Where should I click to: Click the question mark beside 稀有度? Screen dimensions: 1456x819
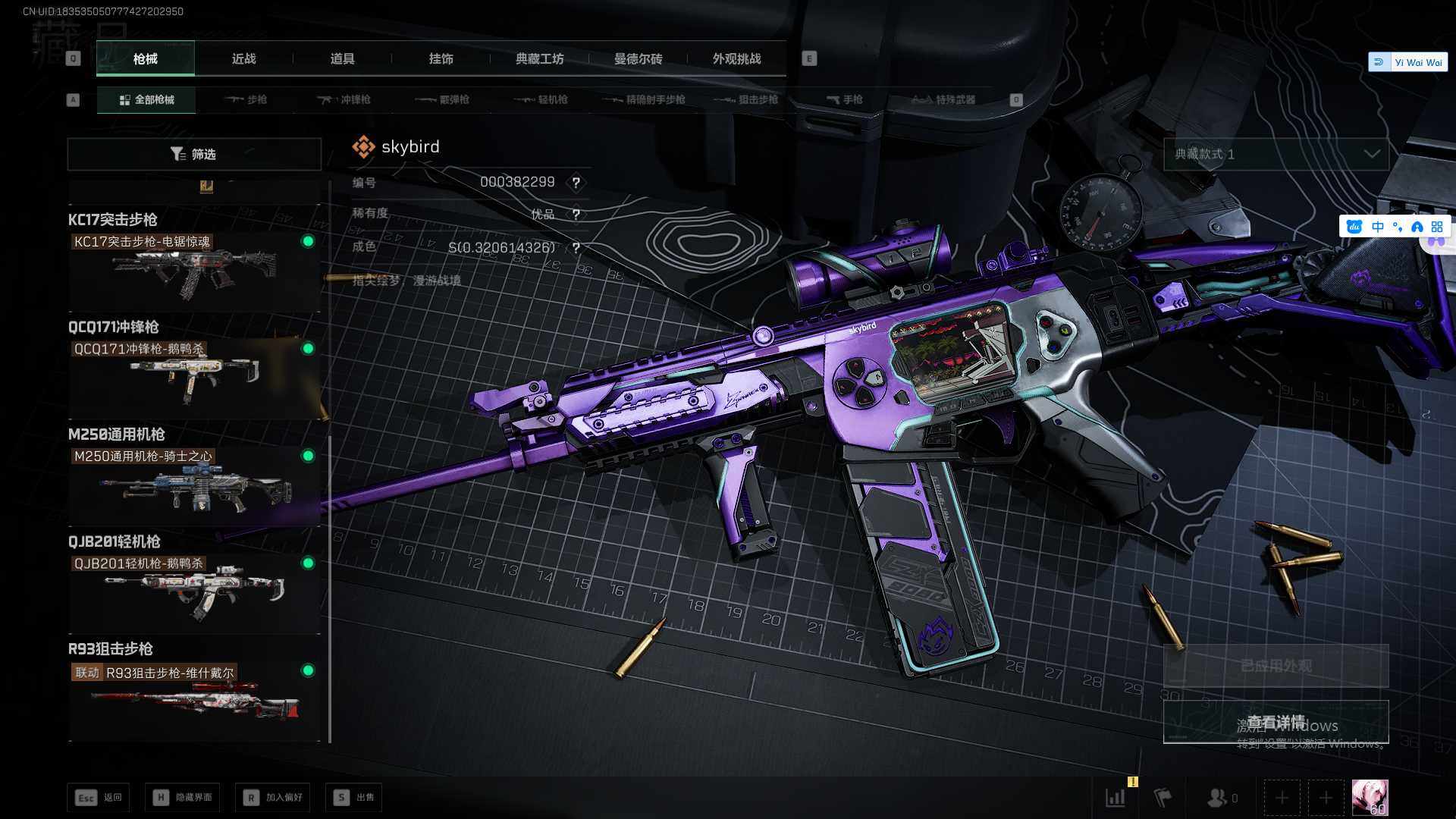[576, 215]
